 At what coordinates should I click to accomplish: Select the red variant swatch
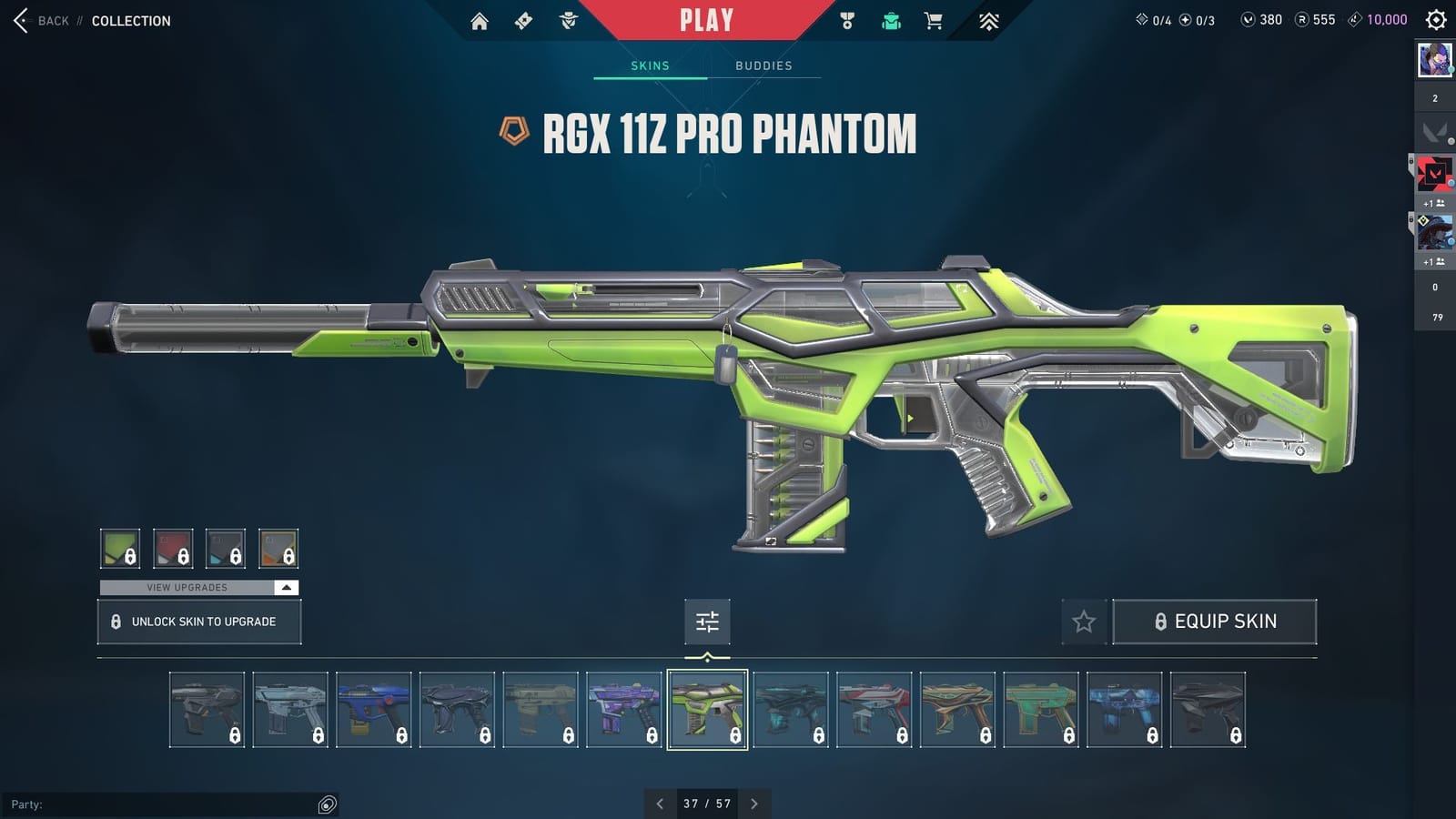(173, 548)
